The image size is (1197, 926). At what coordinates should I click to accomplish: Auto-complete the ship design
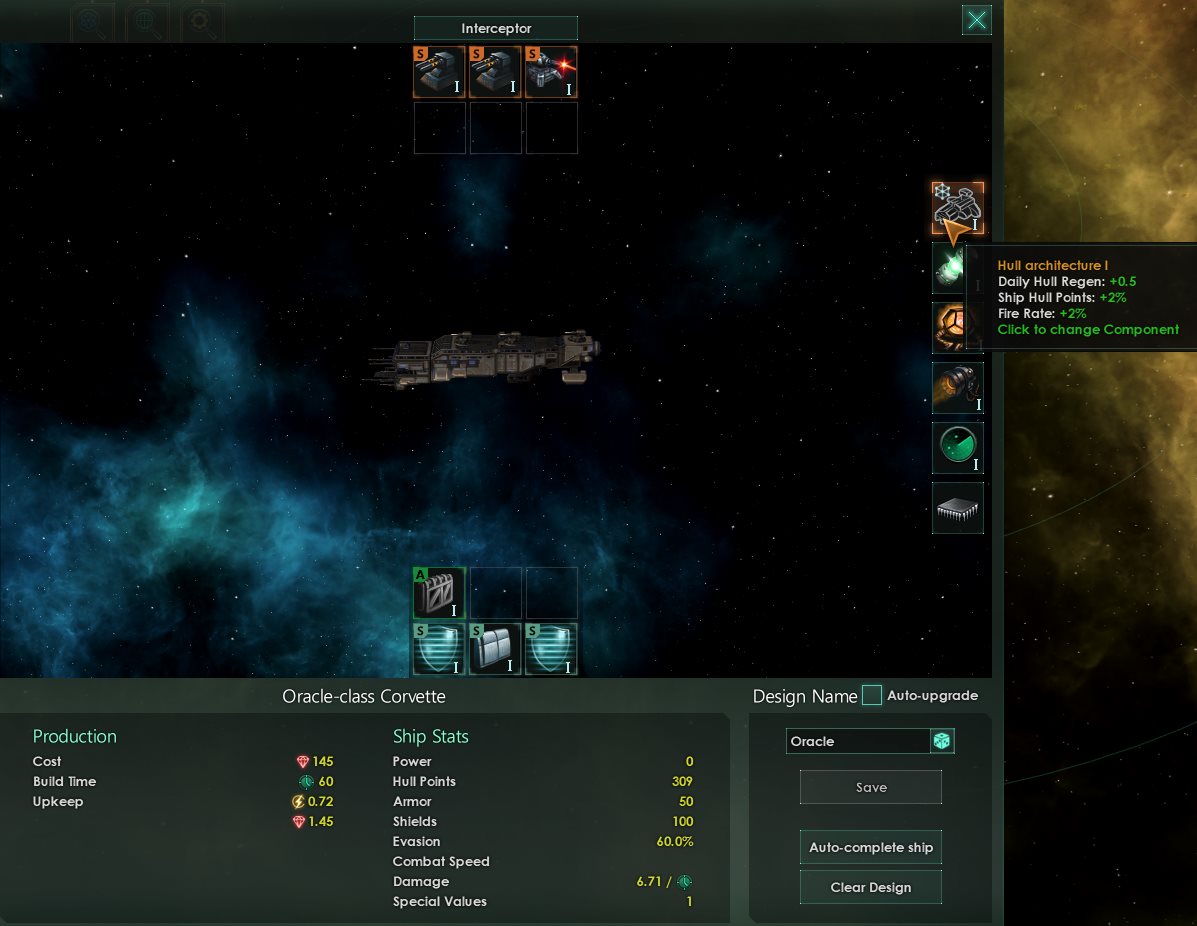point(870,847)
